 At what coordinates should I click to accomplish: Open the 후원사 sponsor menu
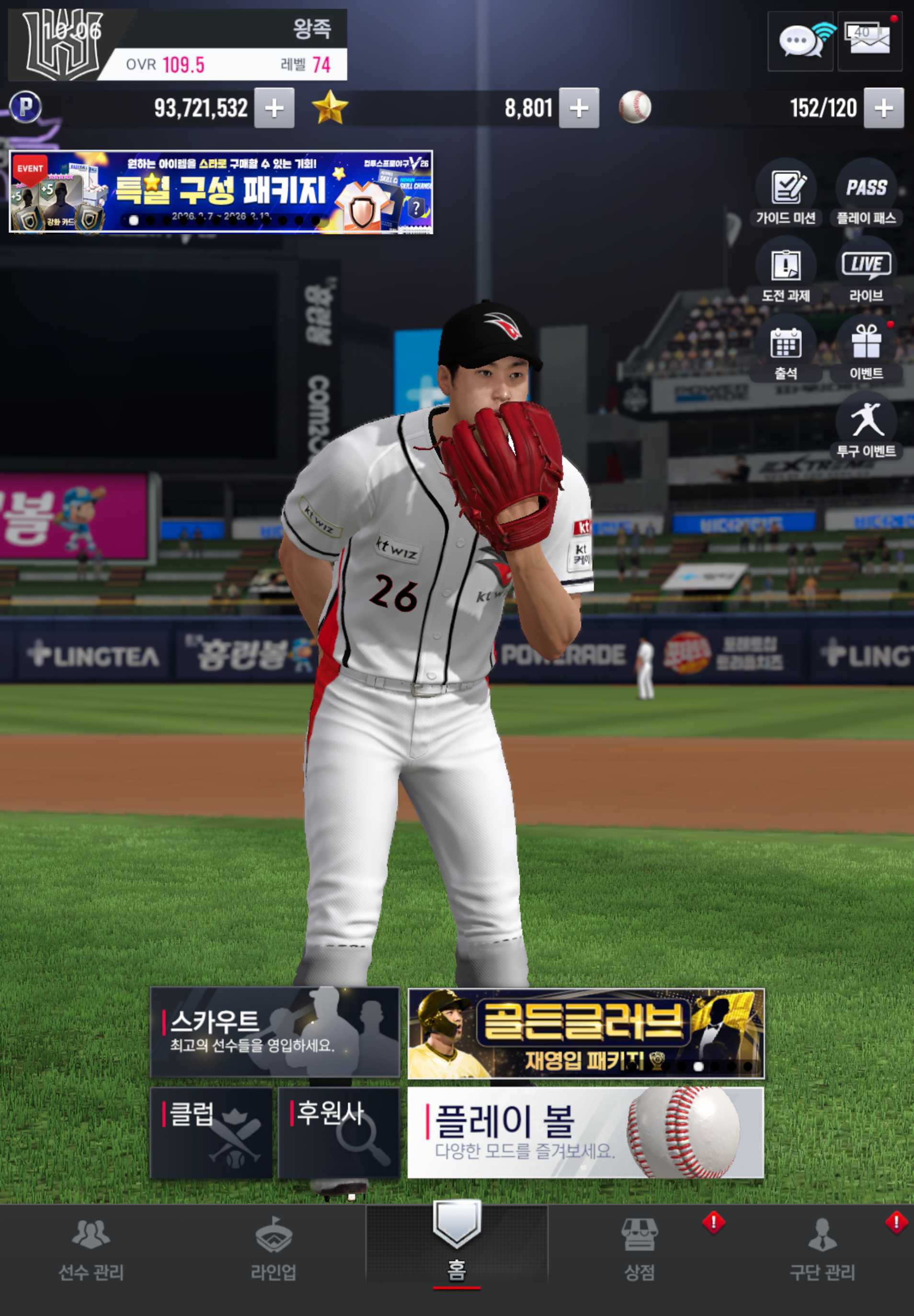339,1132
